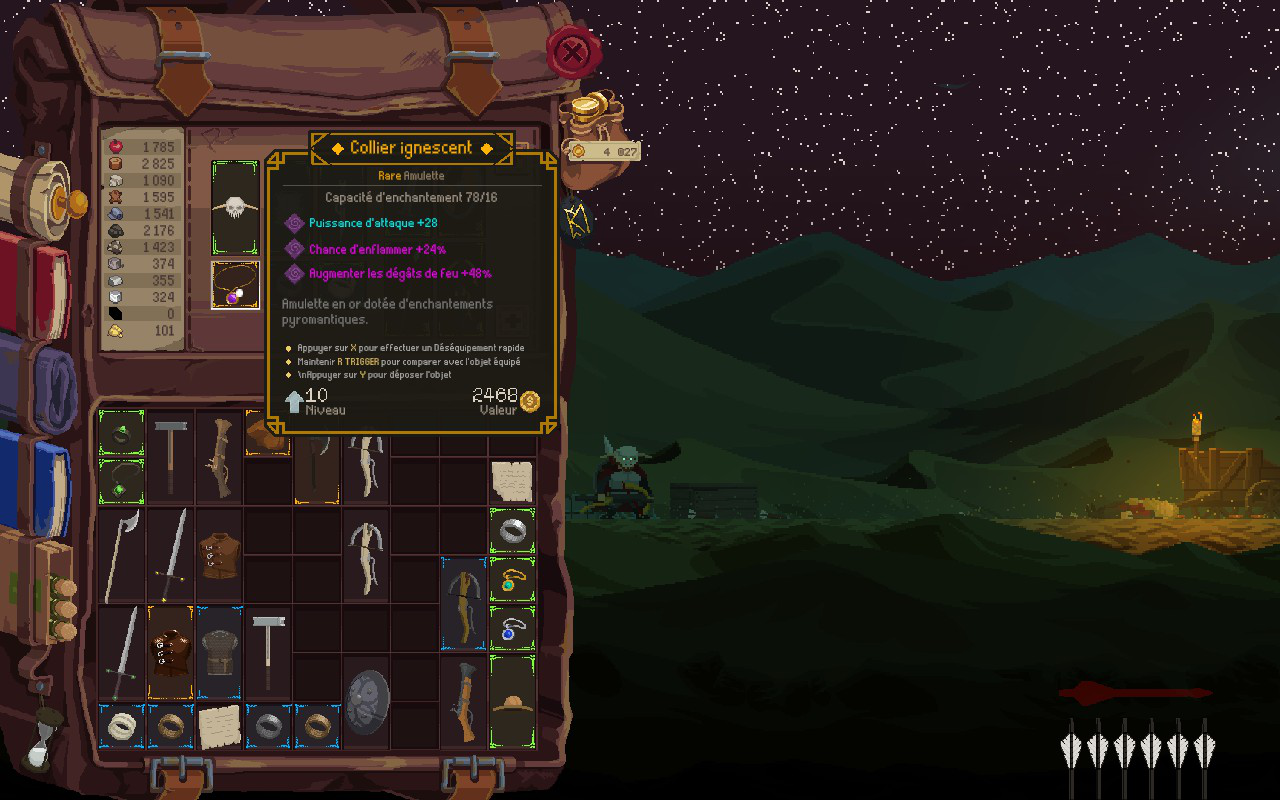
Task: Select the equipped Collier ignescent amulet
Action: [235, 285]
